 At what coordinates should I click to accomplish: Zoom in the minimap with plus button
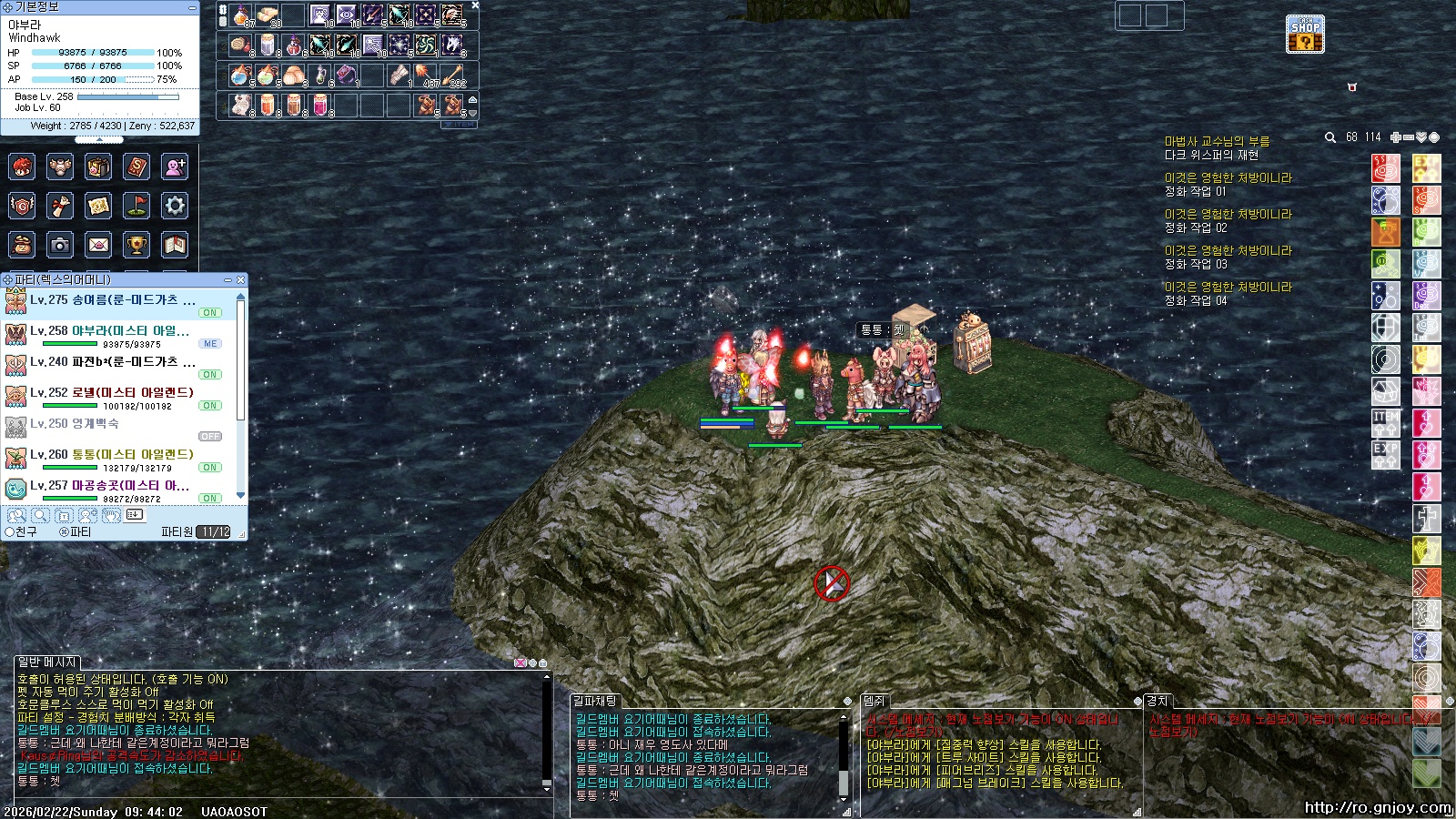[1395, 137]
